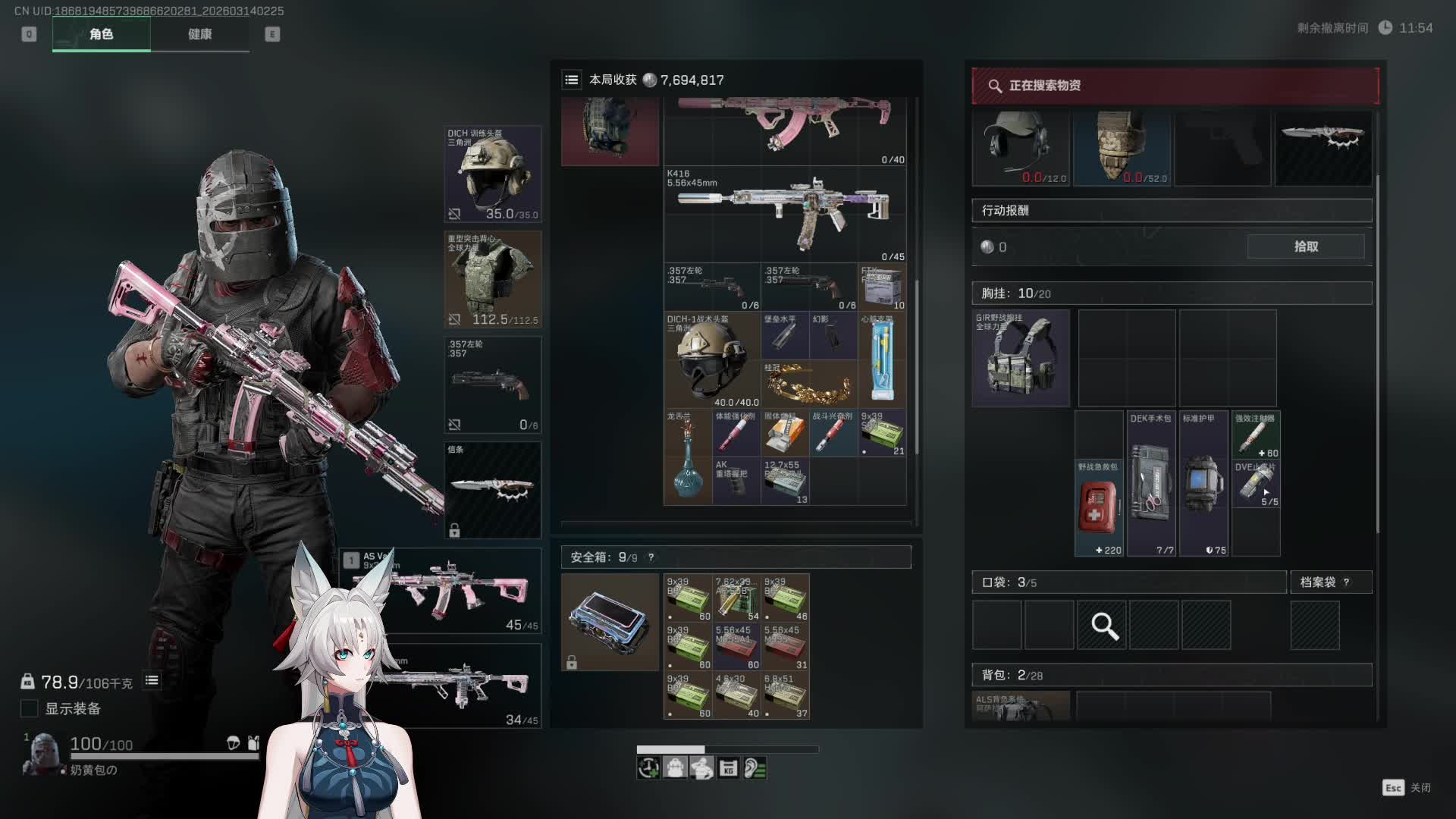Select the DICH-1 tactical helmet item
The image size is (1456, 819).
click(x=711, y=360)
